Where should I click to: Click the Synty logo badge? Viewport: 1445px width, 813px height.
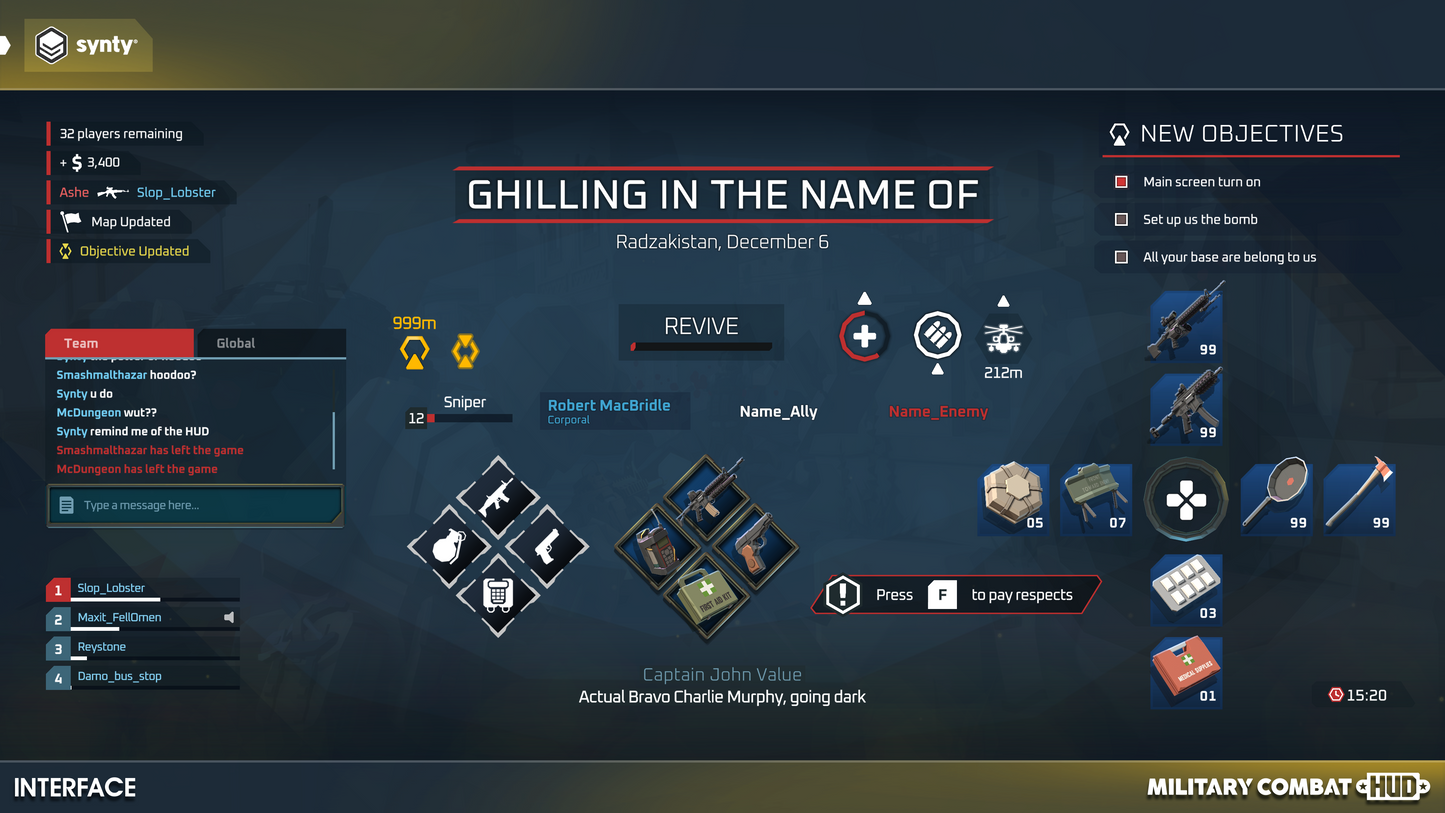click(87, 45)
